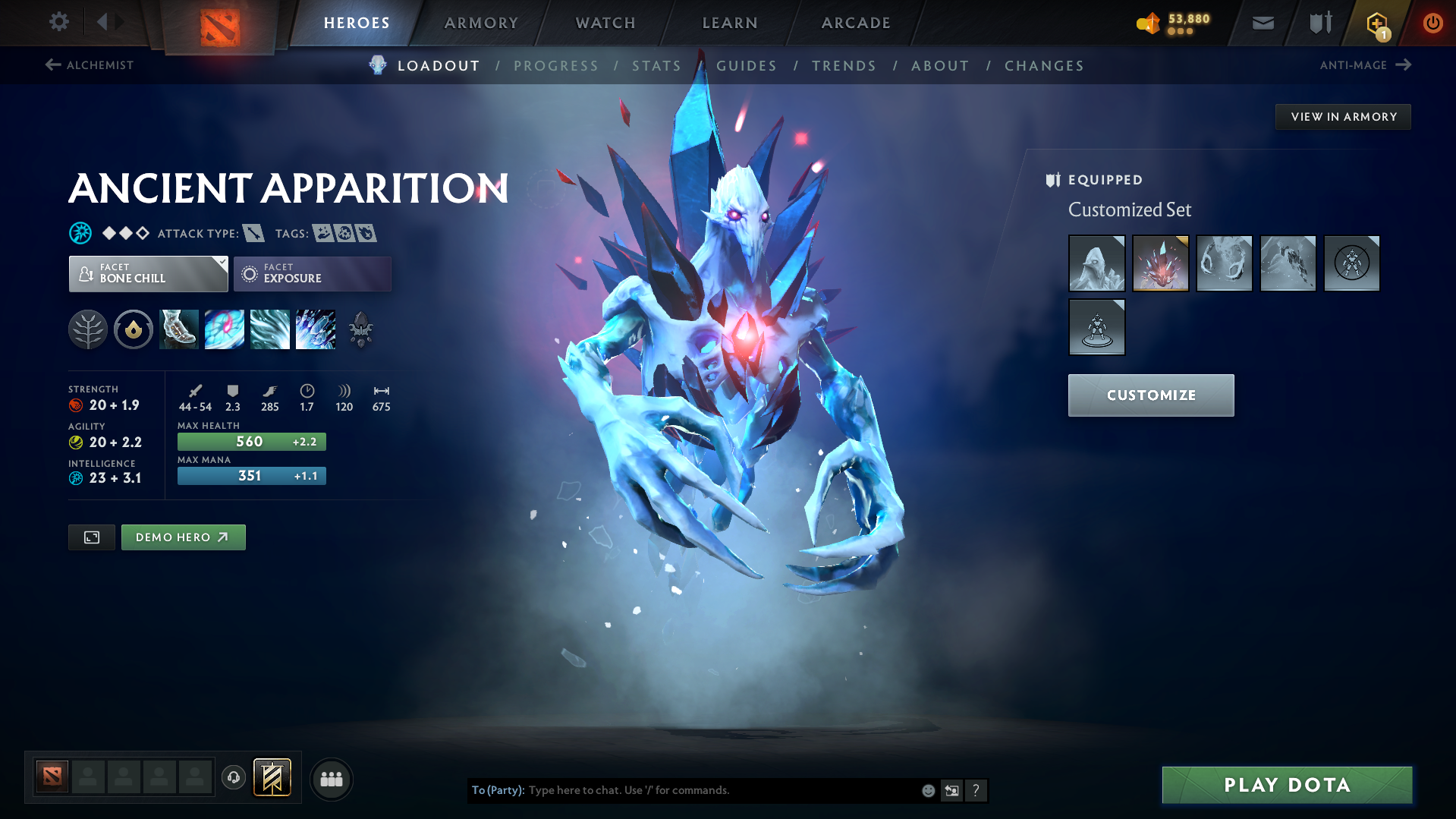The width and height of the screenshot is (1456, 819).
Task: Select the Chilling Touch ability icon
Action: pos(270,329)
